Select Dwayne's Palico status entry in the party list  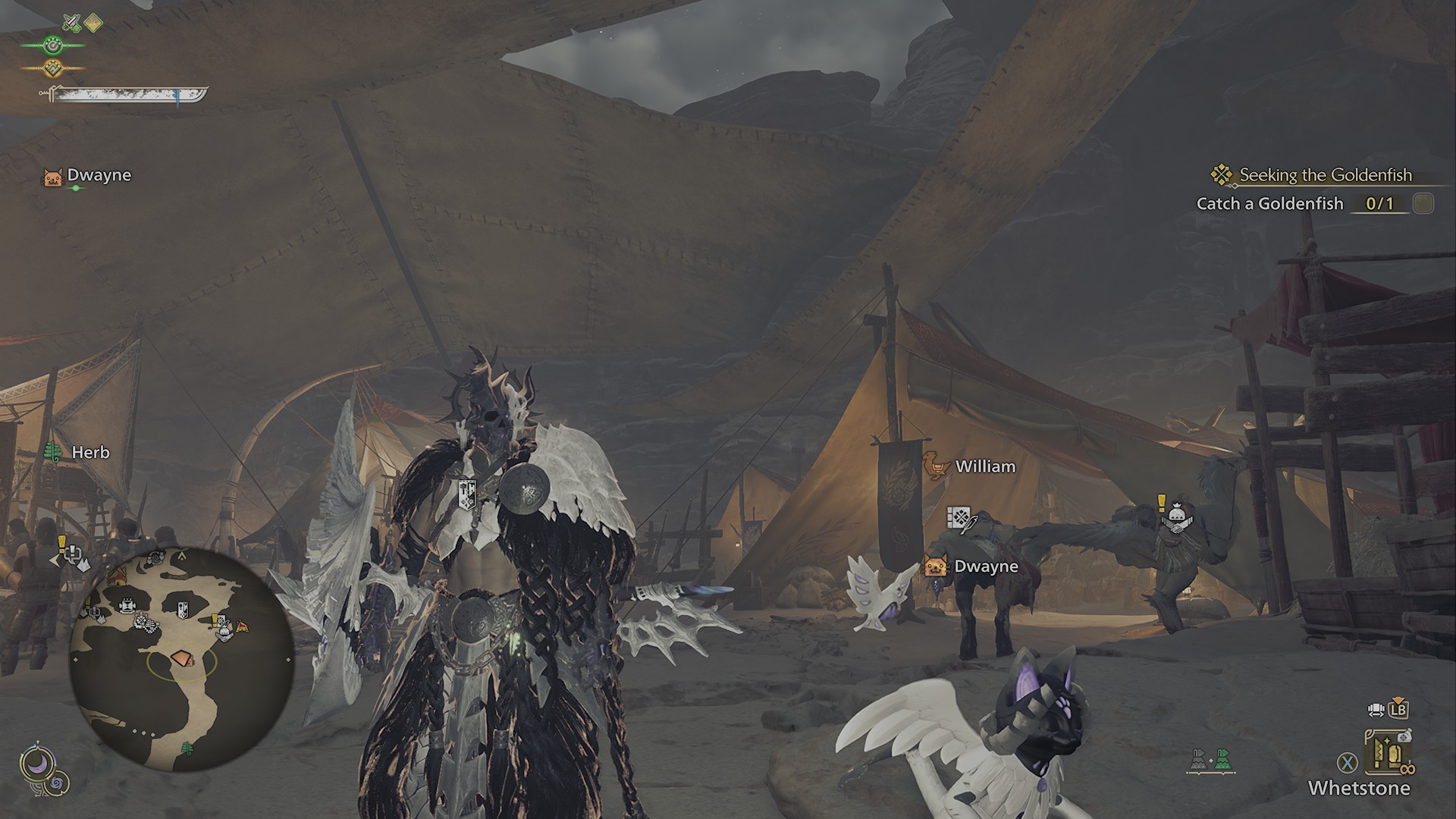pyautogui.click(x=88, y=177)
